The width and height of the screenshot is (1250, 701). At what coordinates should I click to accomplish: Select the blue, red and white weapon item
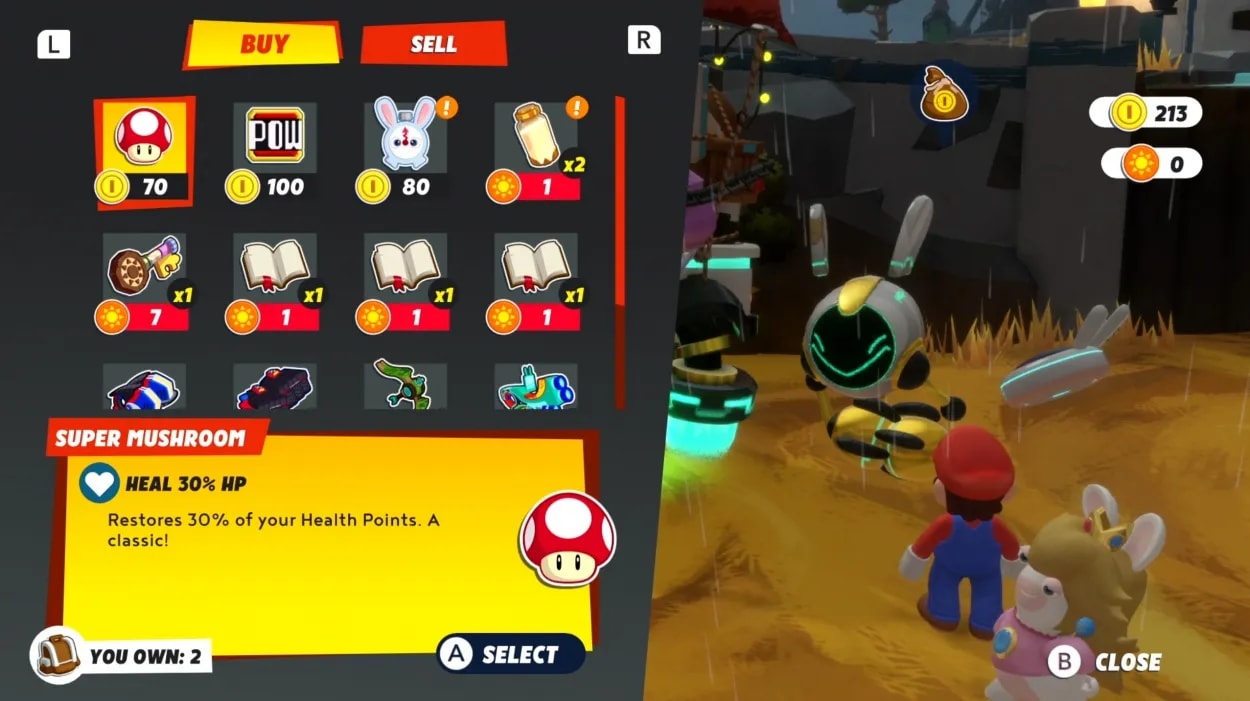(144, 388)
